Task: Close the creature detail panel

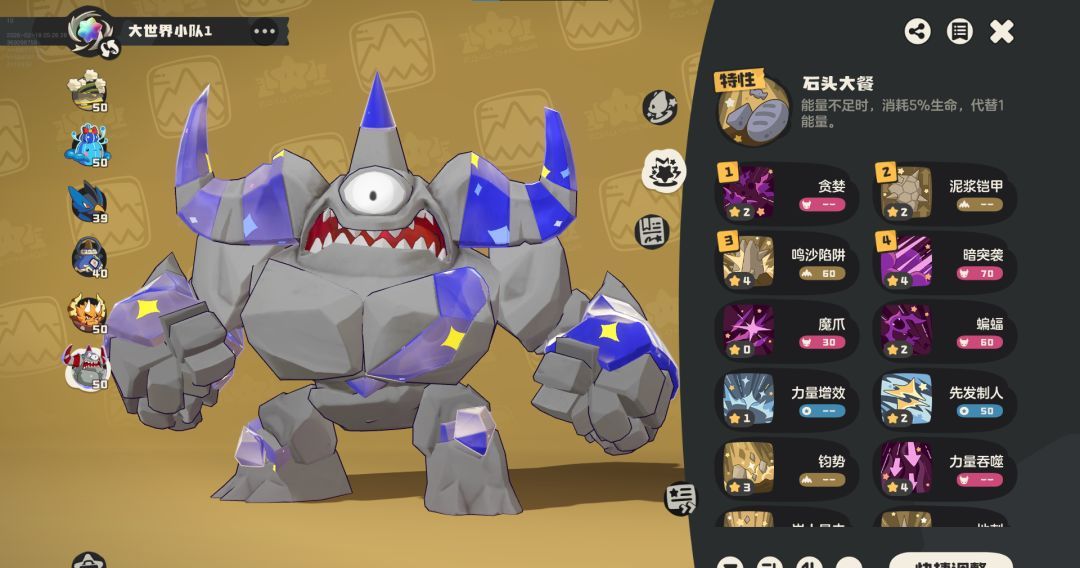Action: 1001,32
